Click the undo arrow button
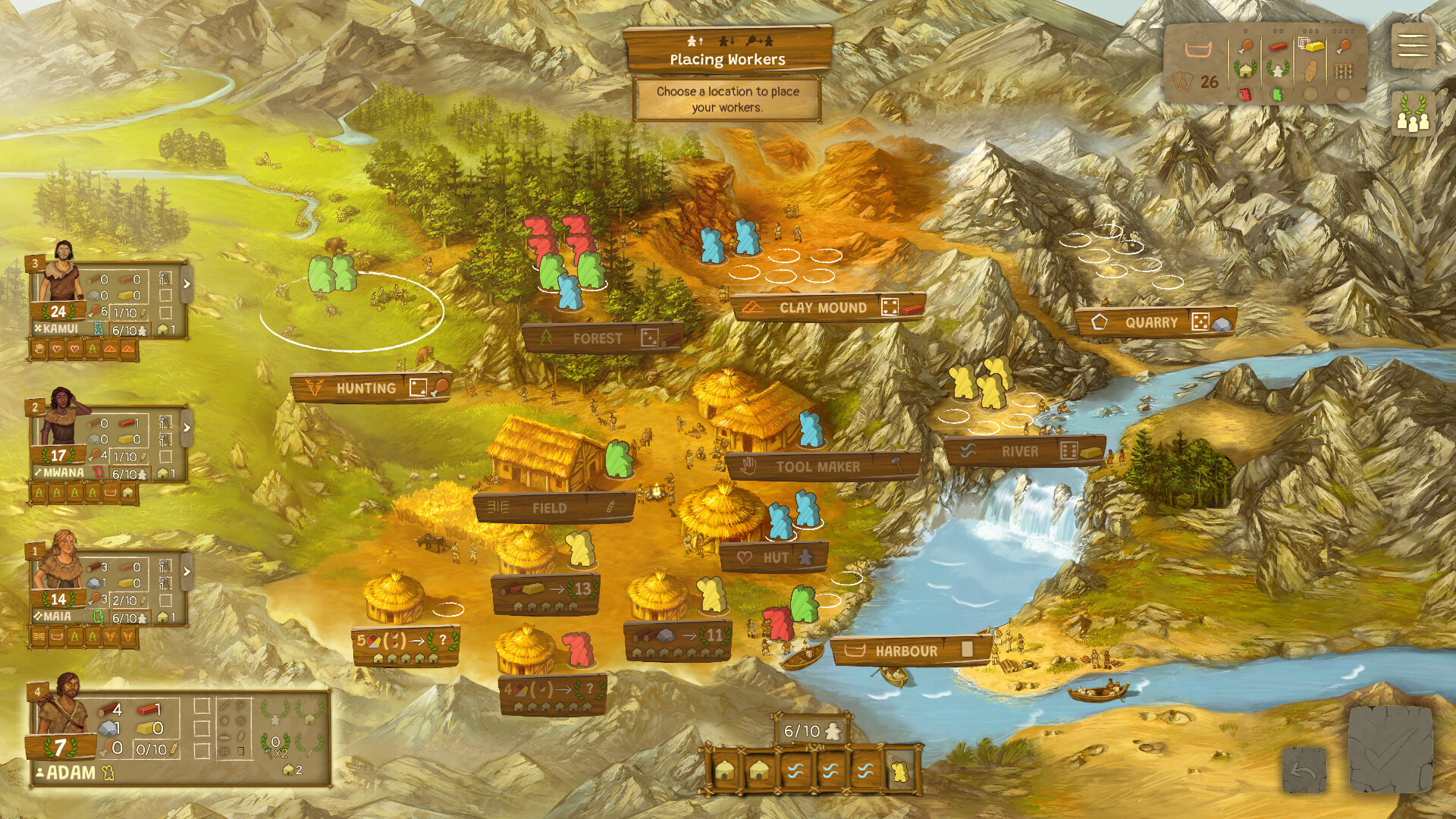Screen dimensions: 1456x819 coord(1304,770)
